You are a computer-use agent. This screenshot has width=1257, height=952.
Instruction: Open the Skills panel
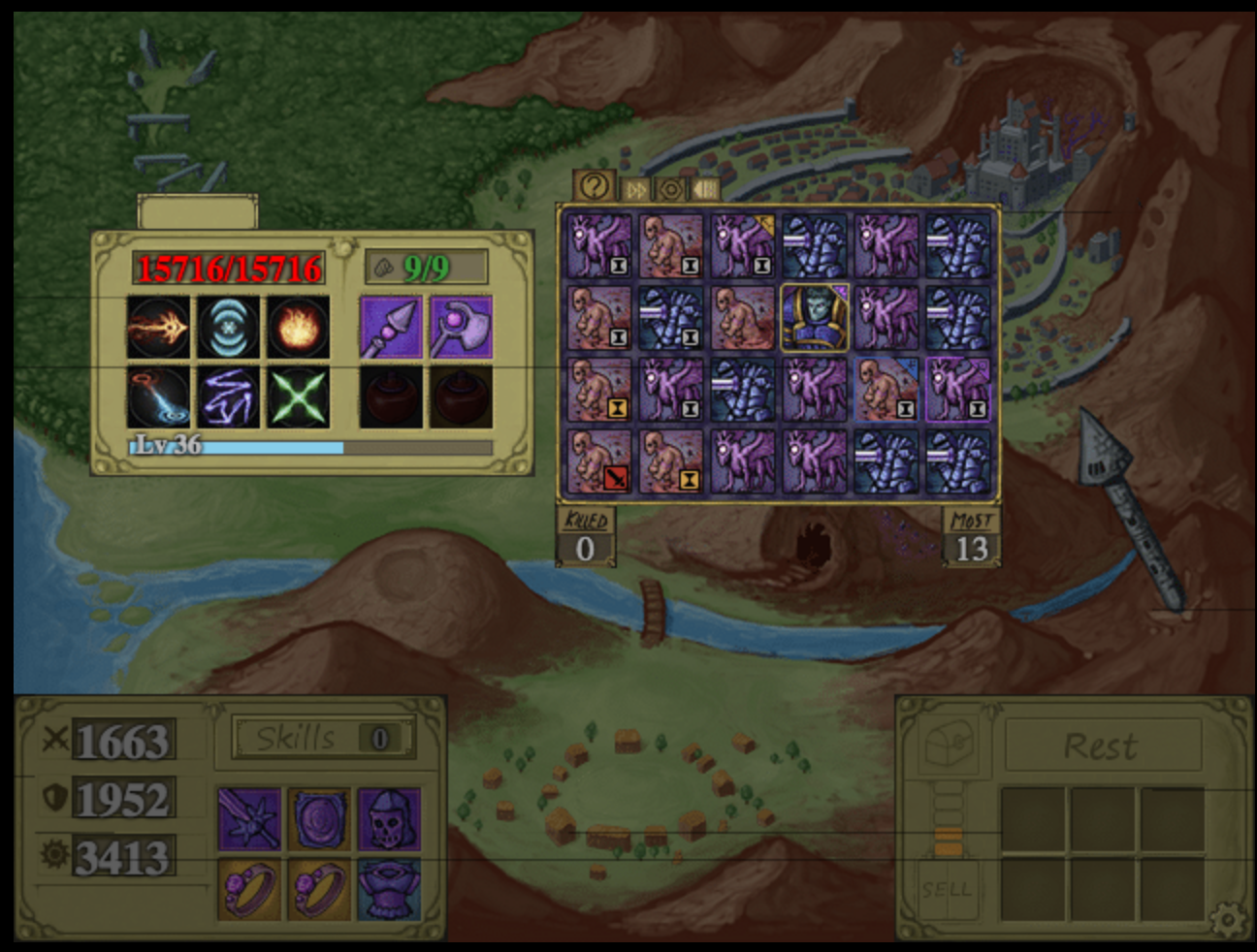[x=324, y=739]
